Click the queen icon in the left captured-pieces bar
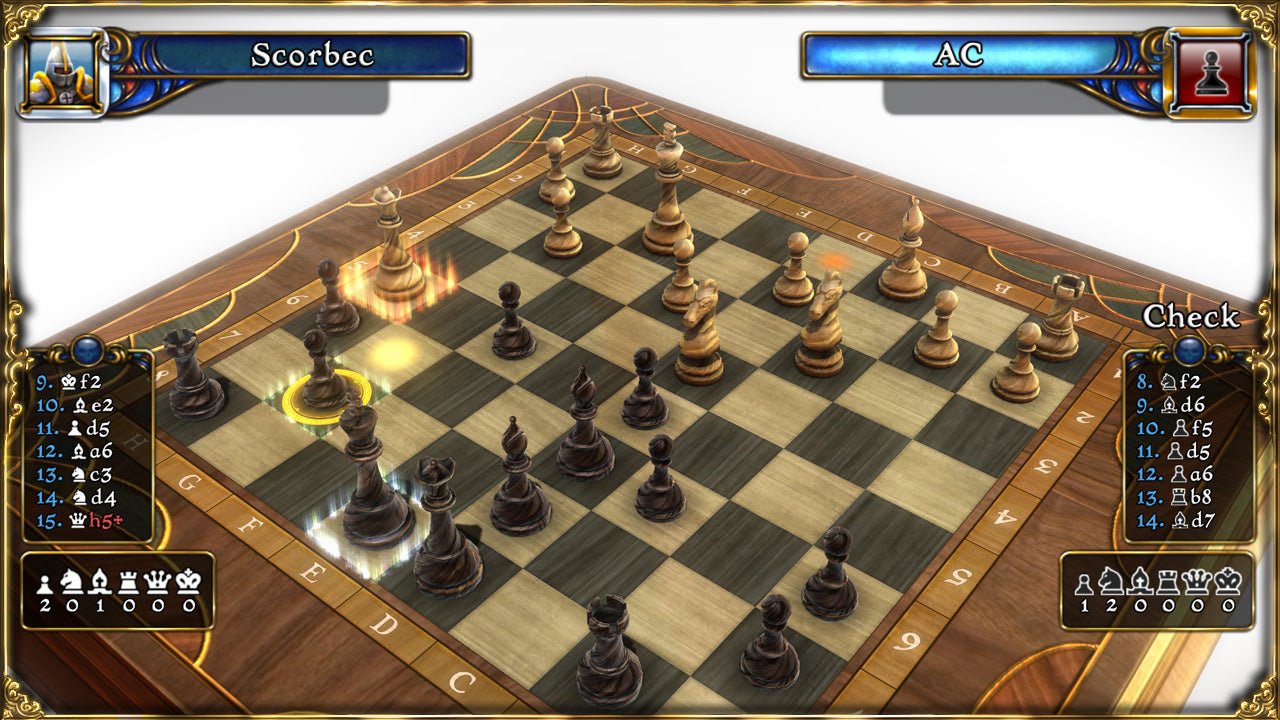Viewport: 1280px width, 720px height. [x=154, y=583]
